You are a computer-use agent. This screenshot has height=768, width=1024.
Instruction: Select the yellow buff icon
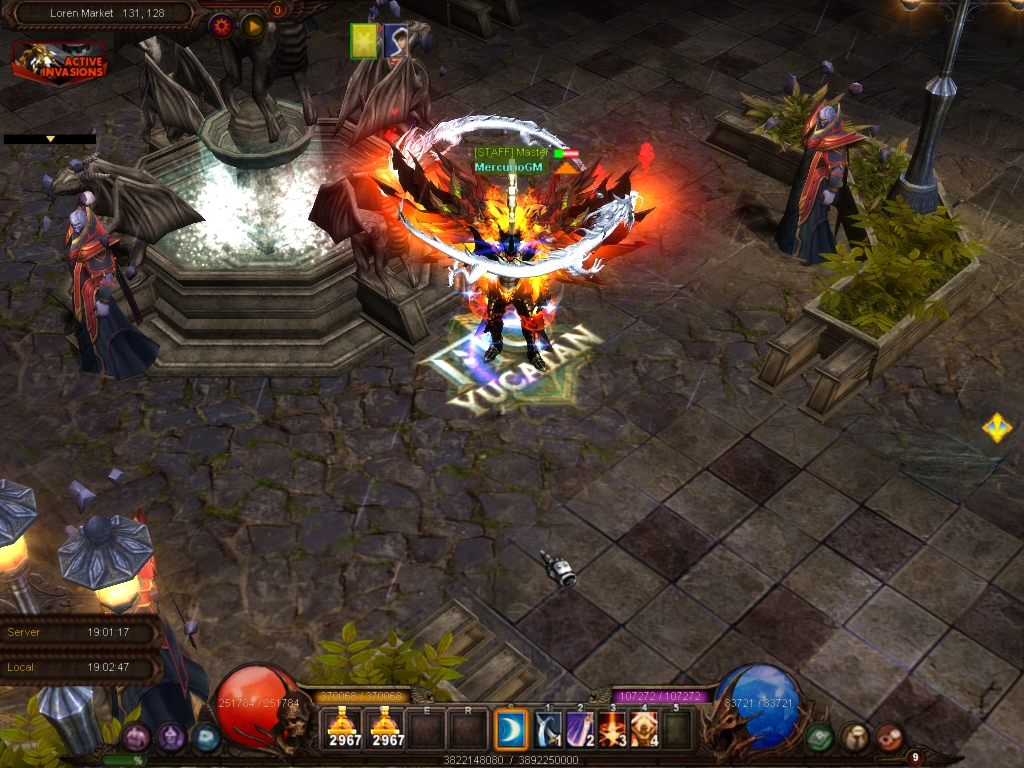pos(363,42)
